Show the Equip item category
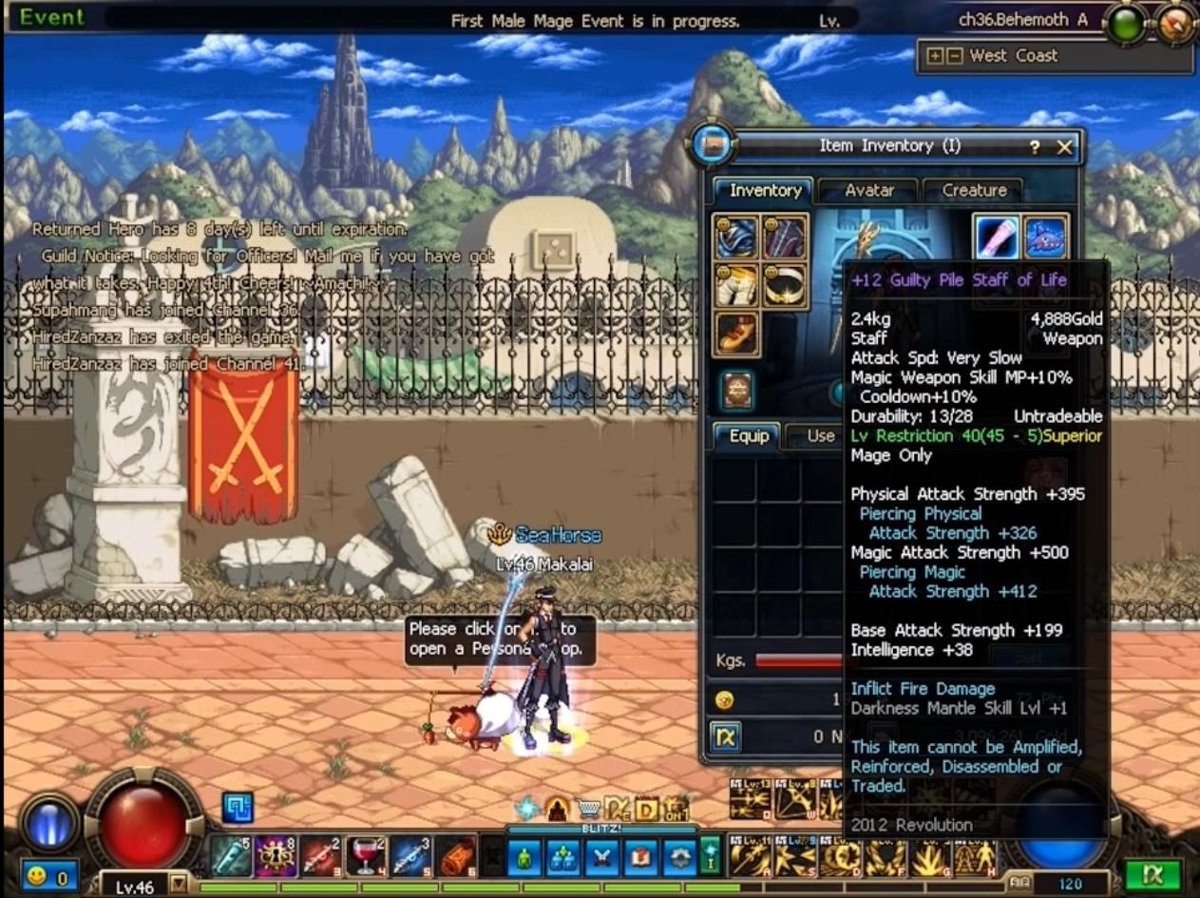1200x898 pixels. (748, 436)
